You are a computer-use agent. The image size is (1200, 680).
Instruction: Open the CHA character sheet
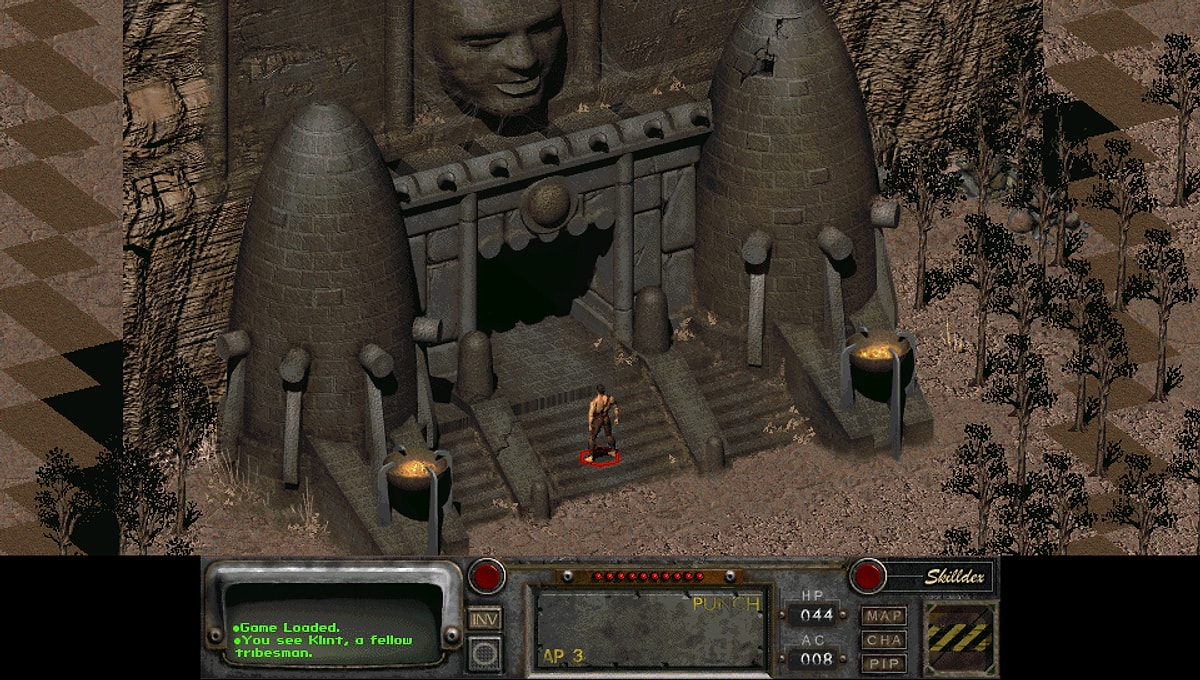884,640
